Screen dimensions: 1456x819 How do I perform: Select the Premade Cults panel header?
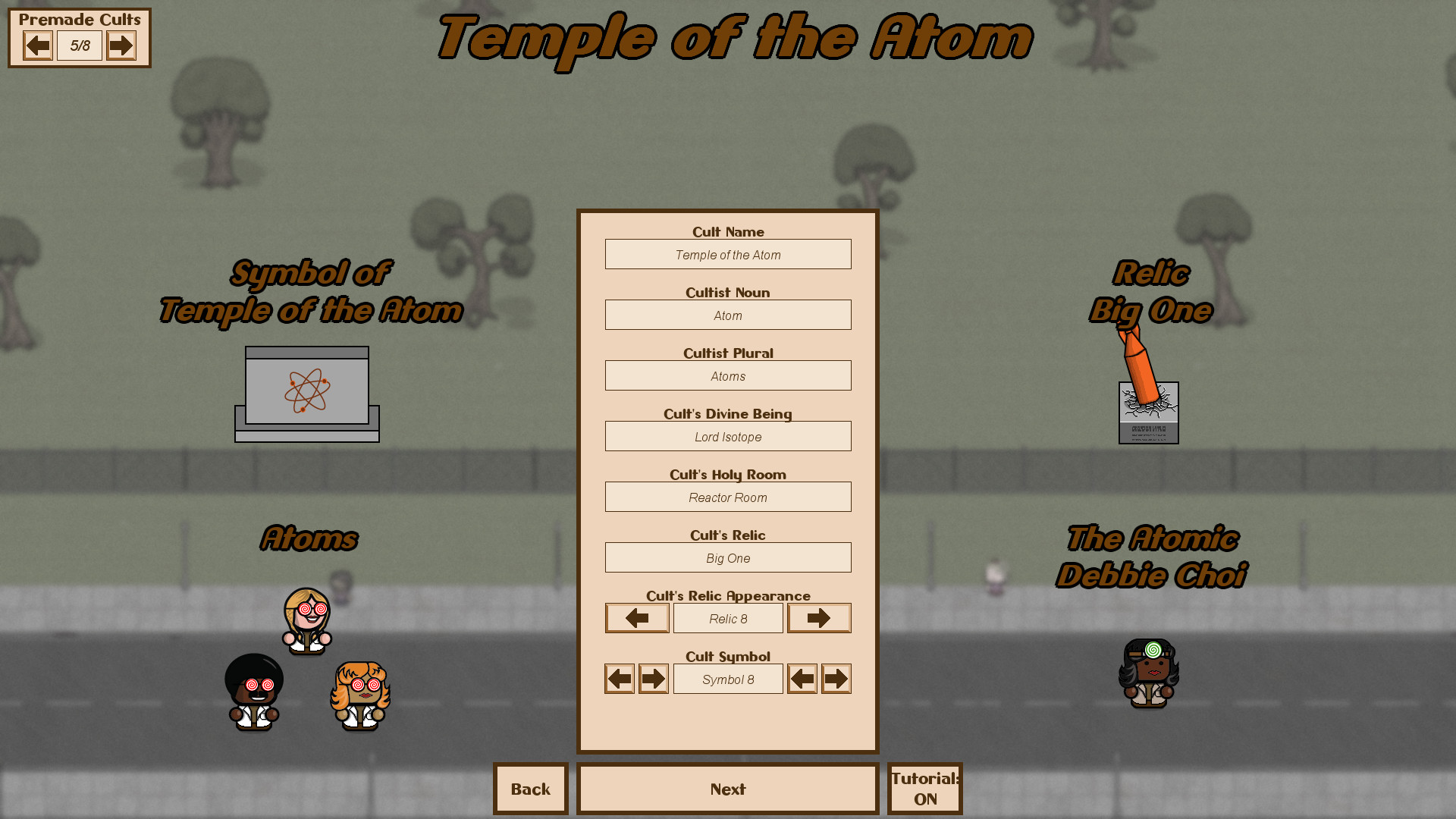click(x=80, y=20)
